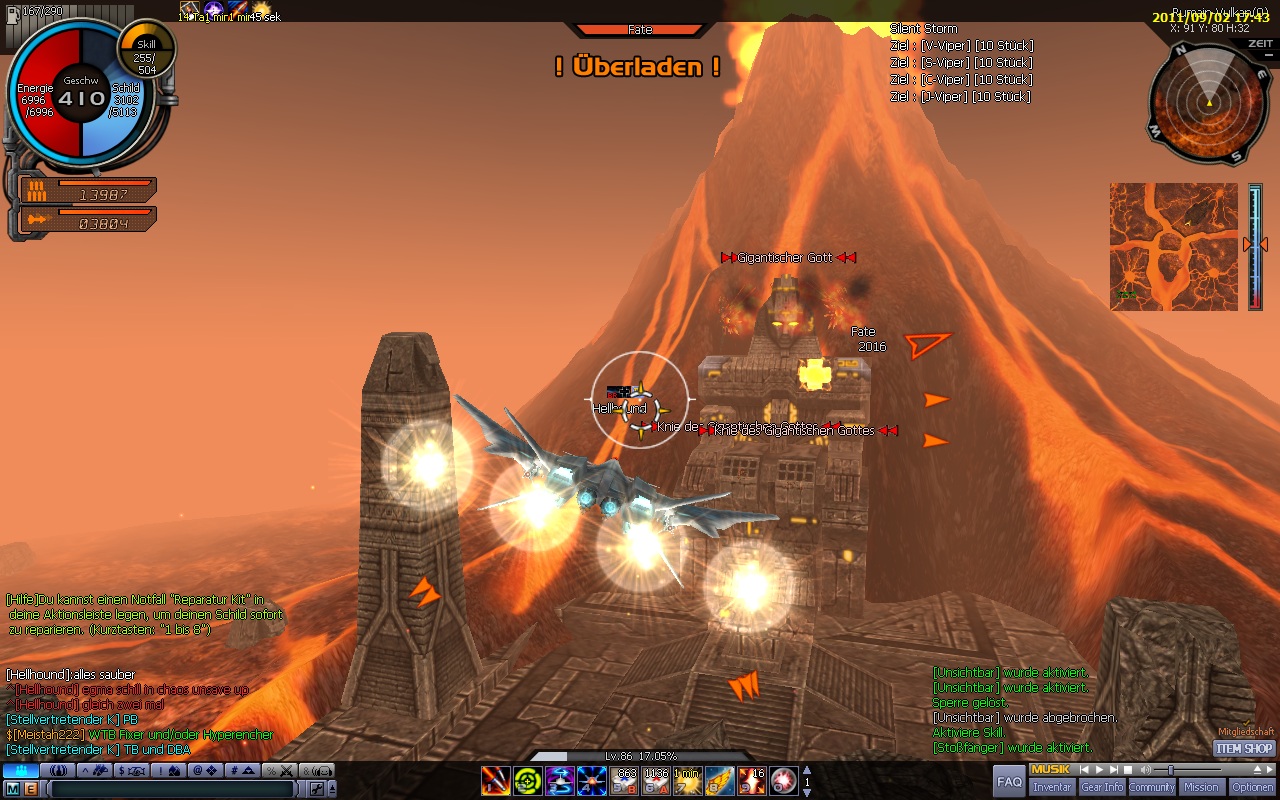Click the lava terrain minimap
This screenshot has width=1280, height=800.
tap(1173, 246)
